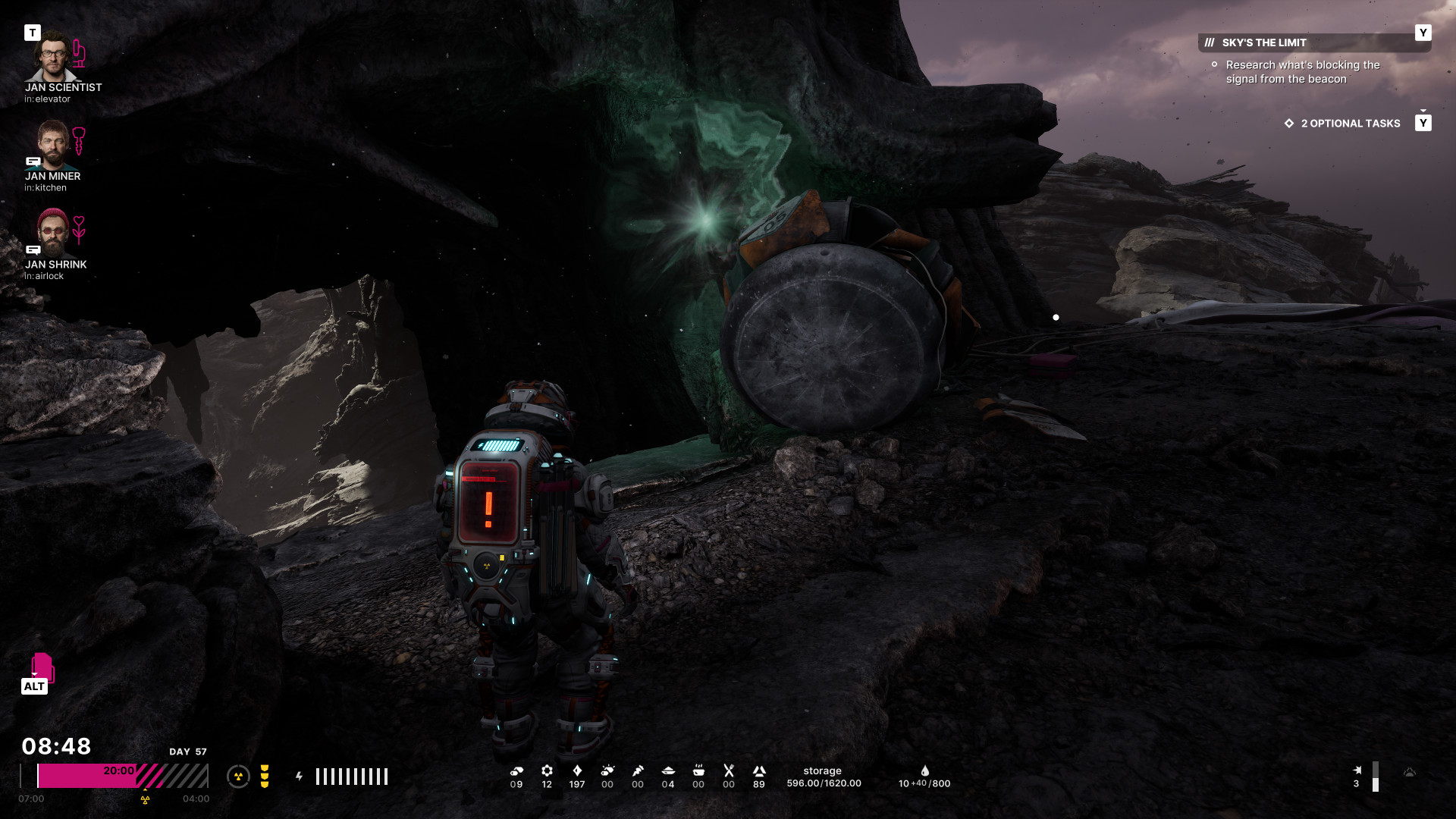Image resolution: width=1456 pixels, height=819 pixels.
Task: Expand the 2 Optional Tasks list
Action: (1350, 124)
